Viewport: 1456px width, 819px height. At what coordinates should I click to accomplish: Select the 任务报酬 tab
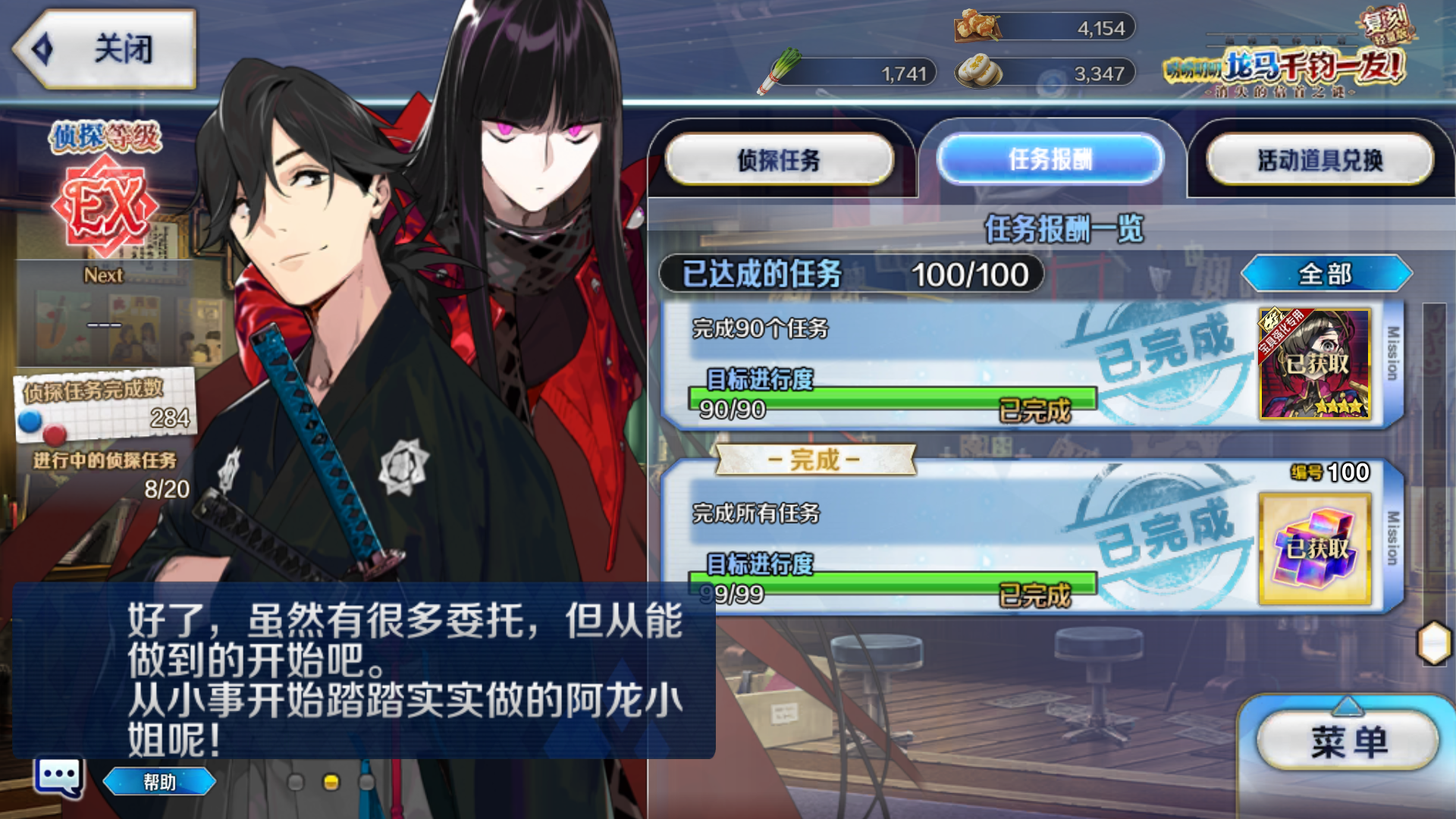(x=1050, y=159)
